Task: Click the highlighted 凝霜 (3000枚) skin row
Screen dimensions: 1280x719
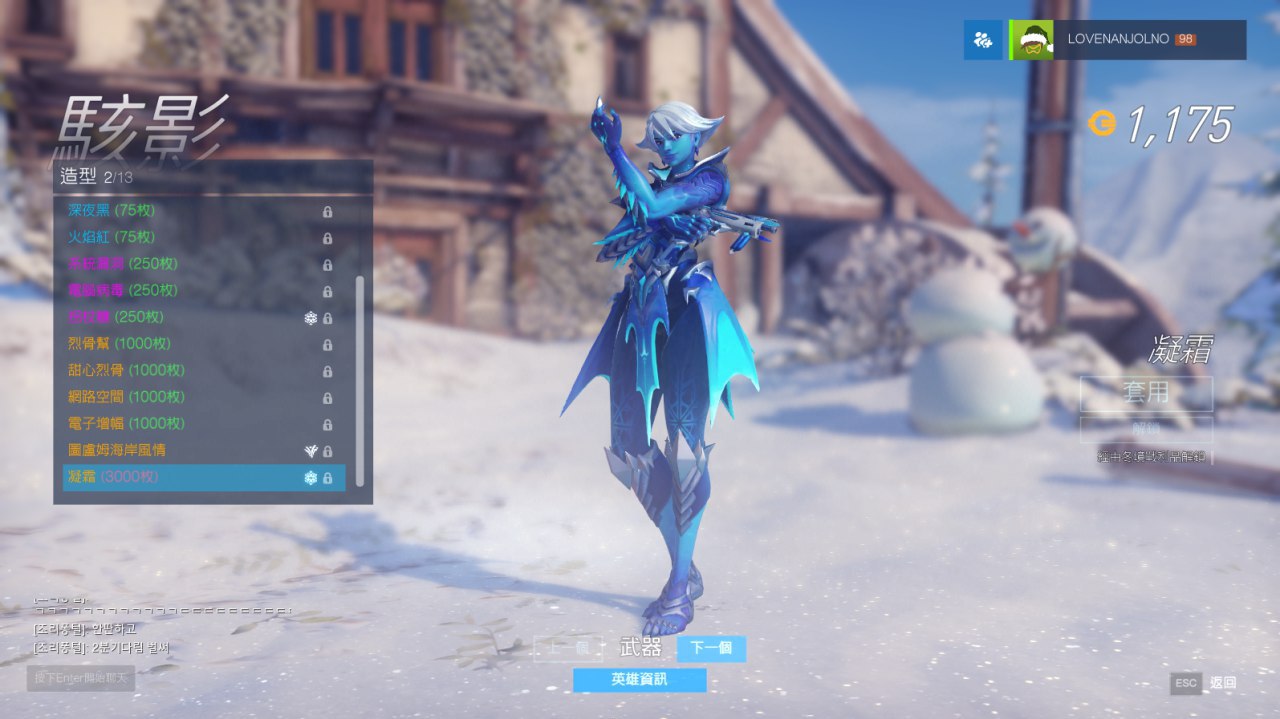Action: point(200,477)
